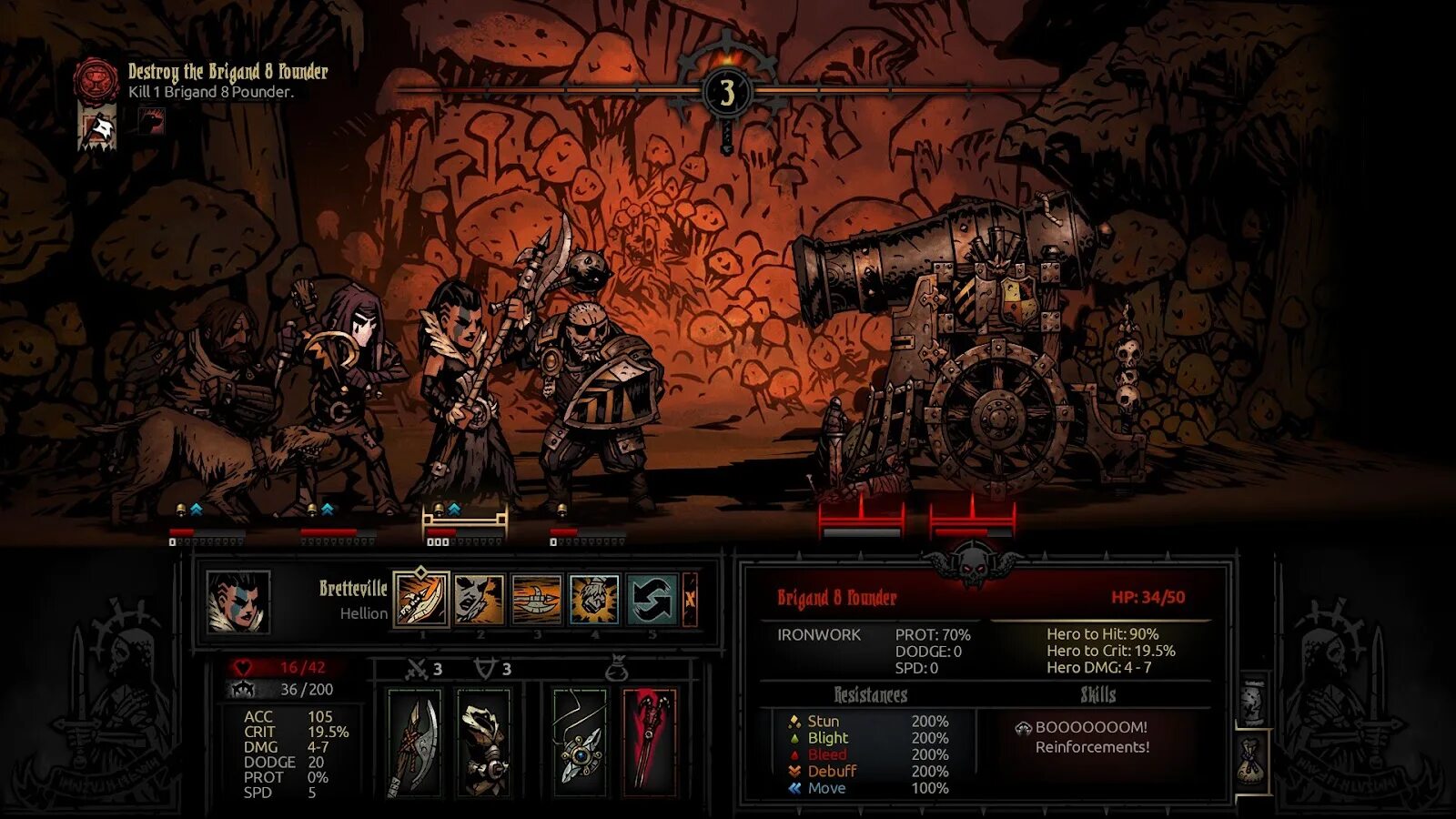Inspect the equipped axe weapon slot

[x=414, y=742]
